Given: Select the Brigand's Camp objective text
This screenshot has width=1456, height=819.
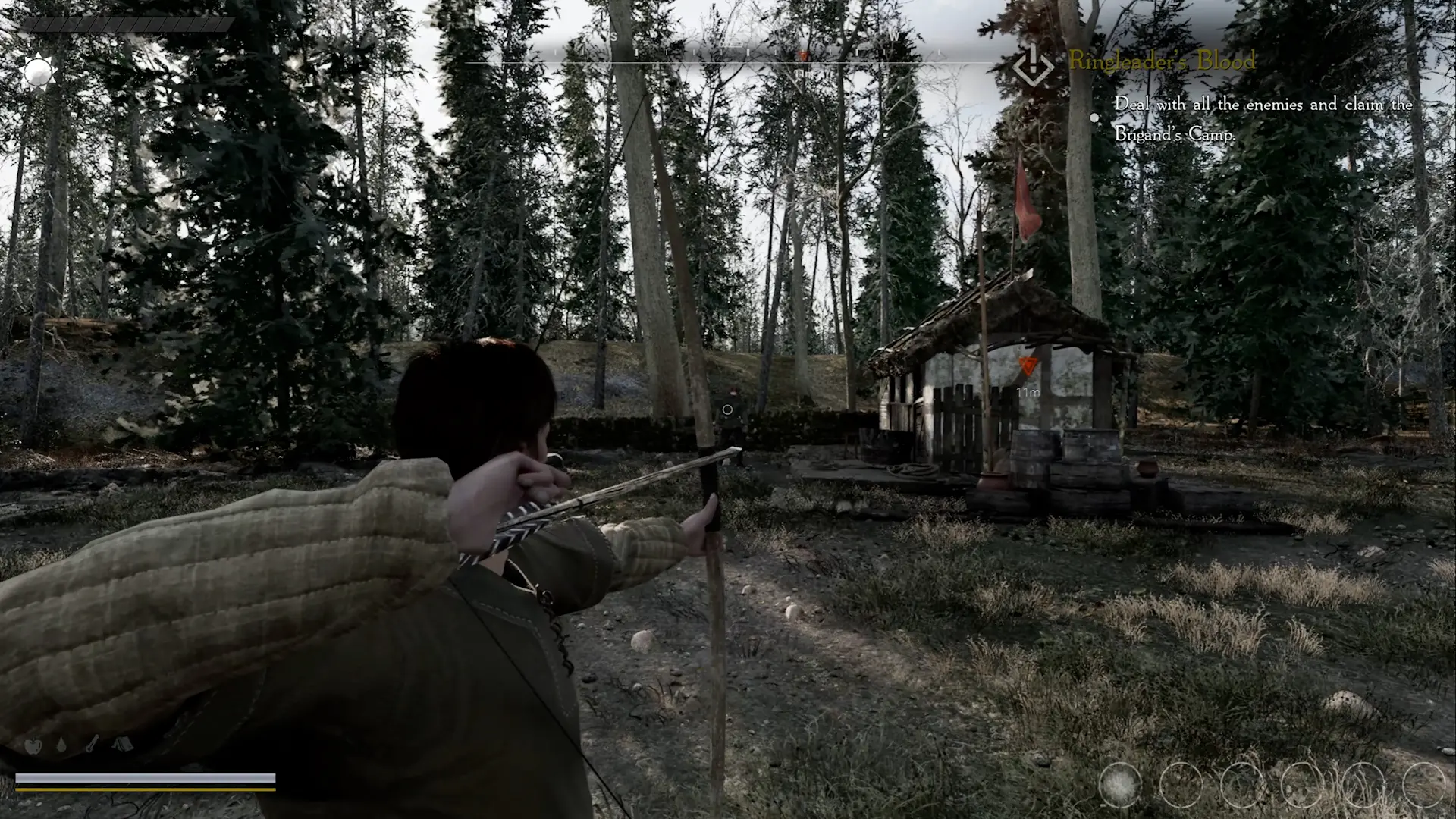Looking at the screenshot, I should (1263, 119).
